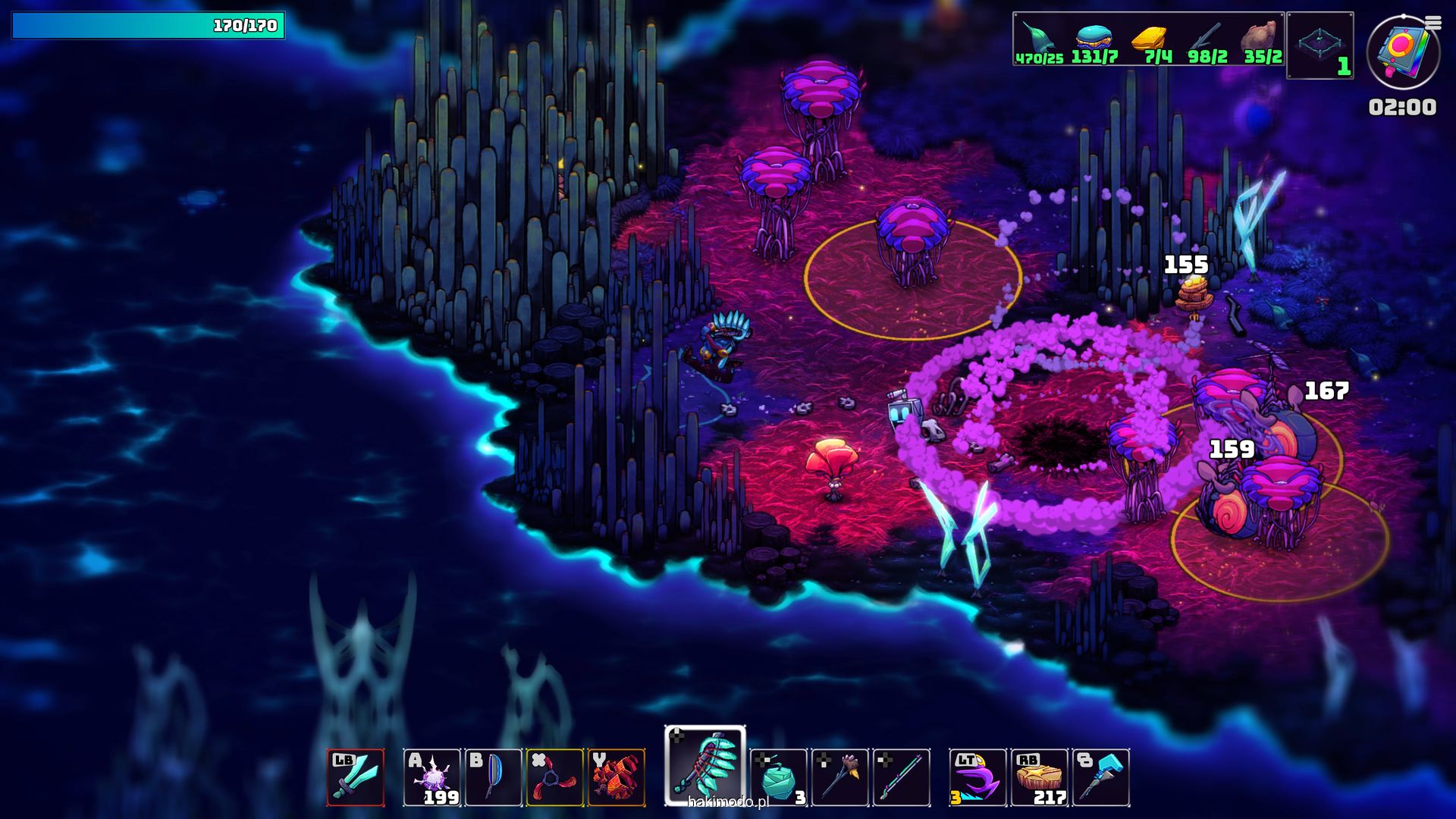1456x819 pixels.
Task: Select the wrapped teal bundle item
Action: [x=778, y=777]
